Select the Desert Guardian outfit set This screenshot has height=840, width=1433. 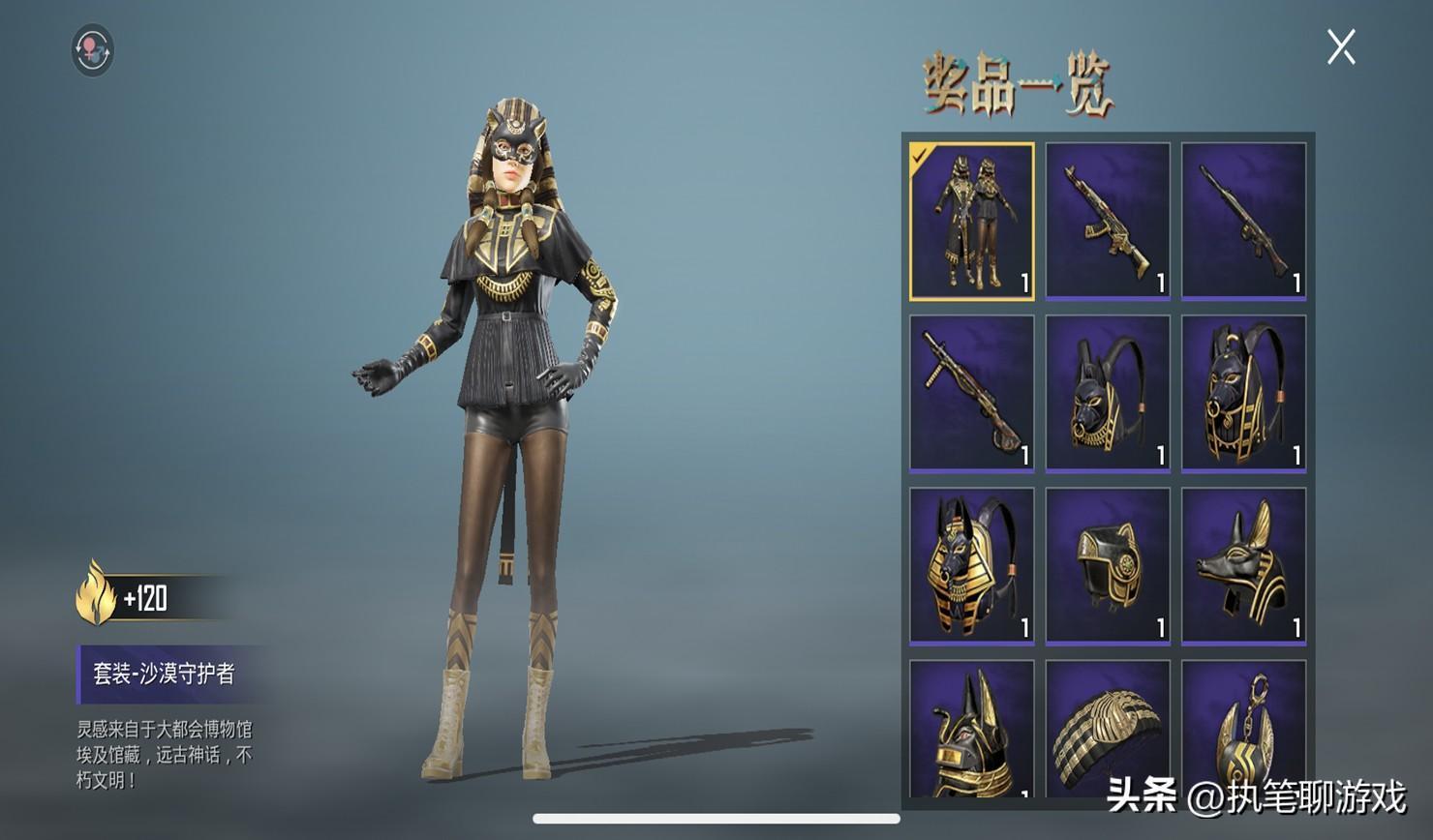971,221
